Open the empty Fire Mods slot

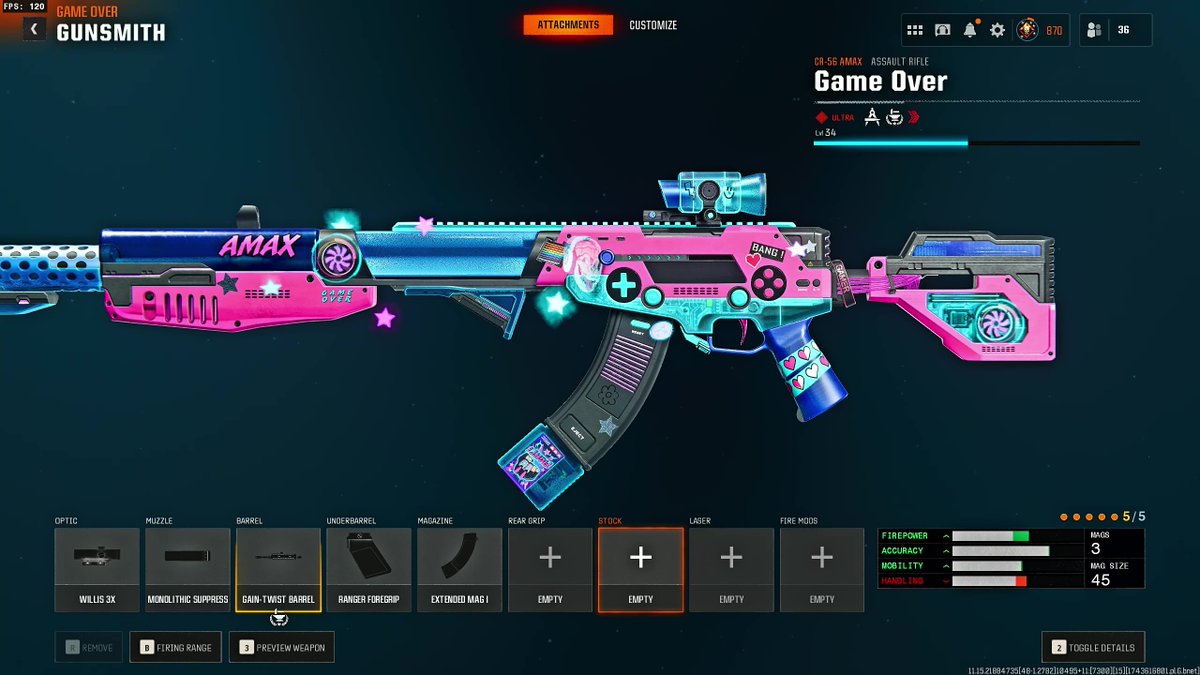(x=822, y=569)
